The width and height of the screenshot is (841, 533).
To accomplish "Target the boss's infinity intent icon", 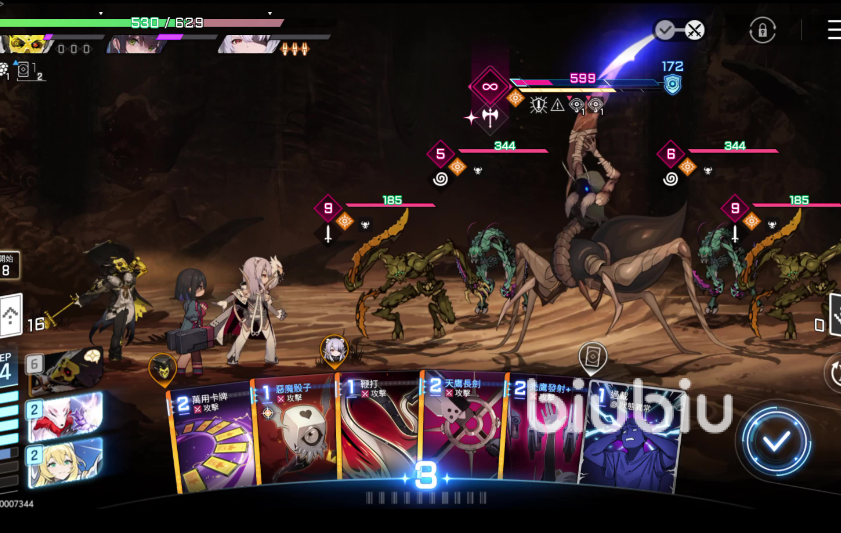I will click(490, 86).
